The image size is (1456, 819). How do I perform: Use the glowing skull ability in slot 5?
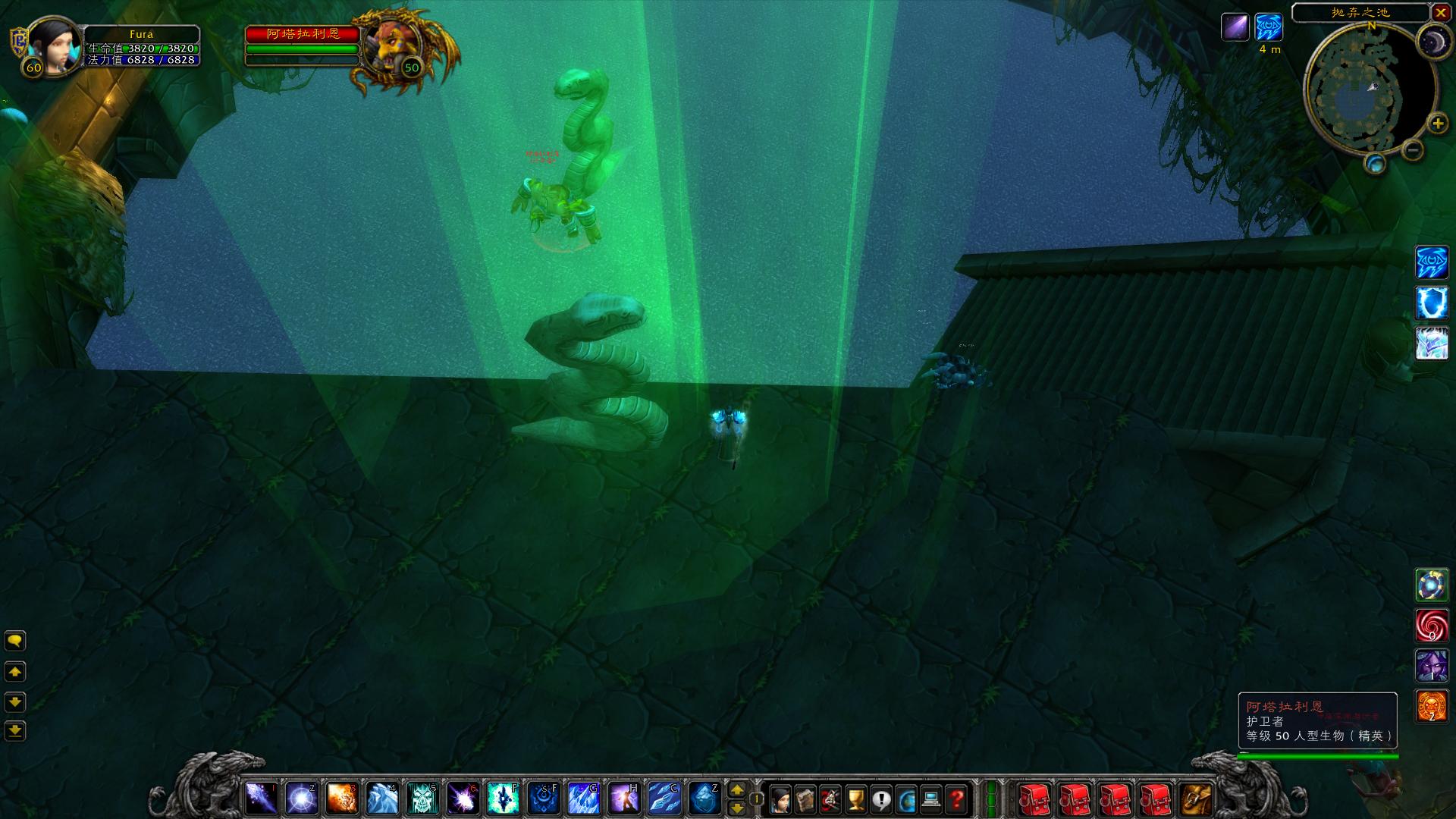422,799
